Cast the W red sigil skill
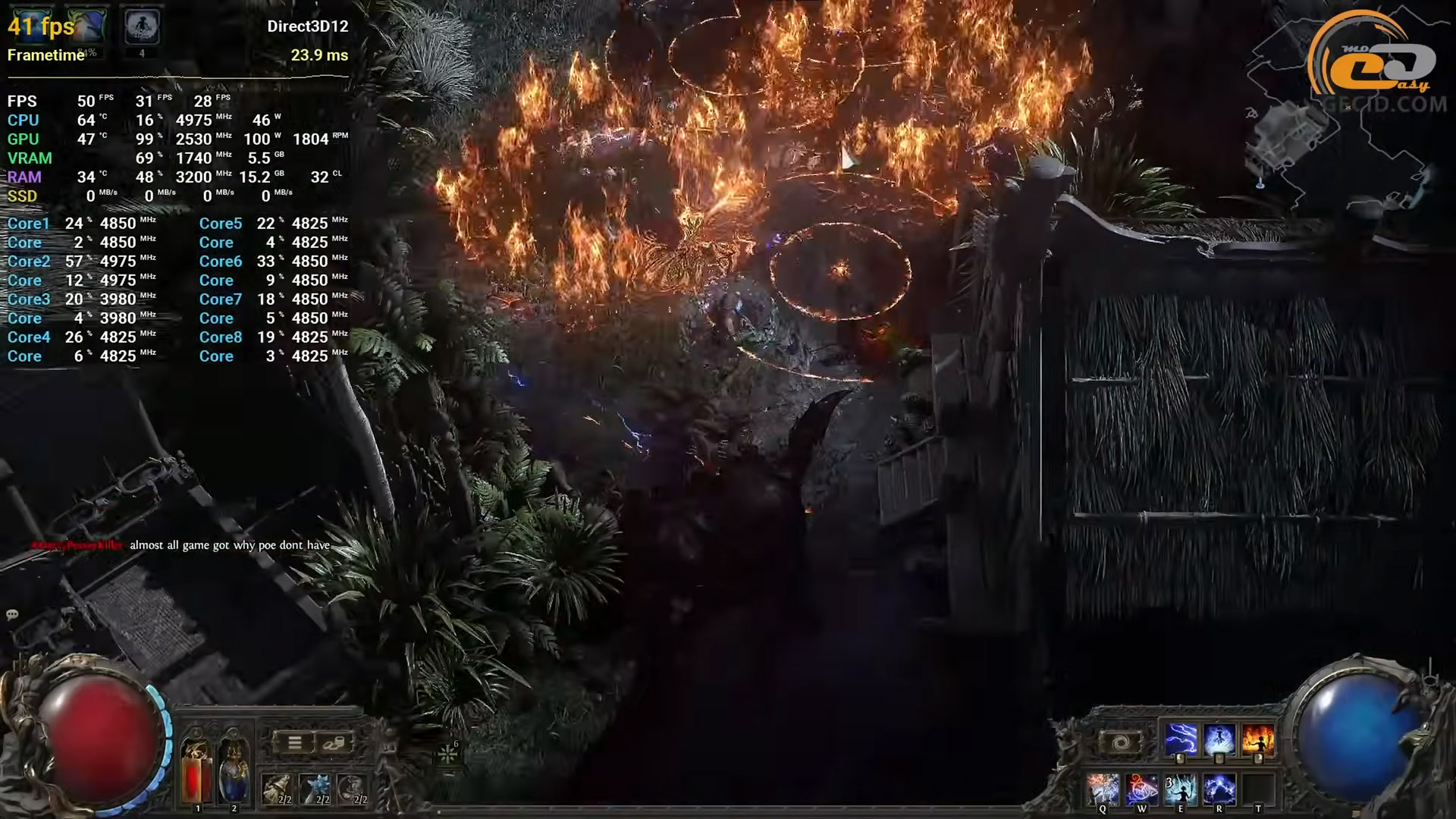The image size is (1456, 819). [x=1141, y=789]
